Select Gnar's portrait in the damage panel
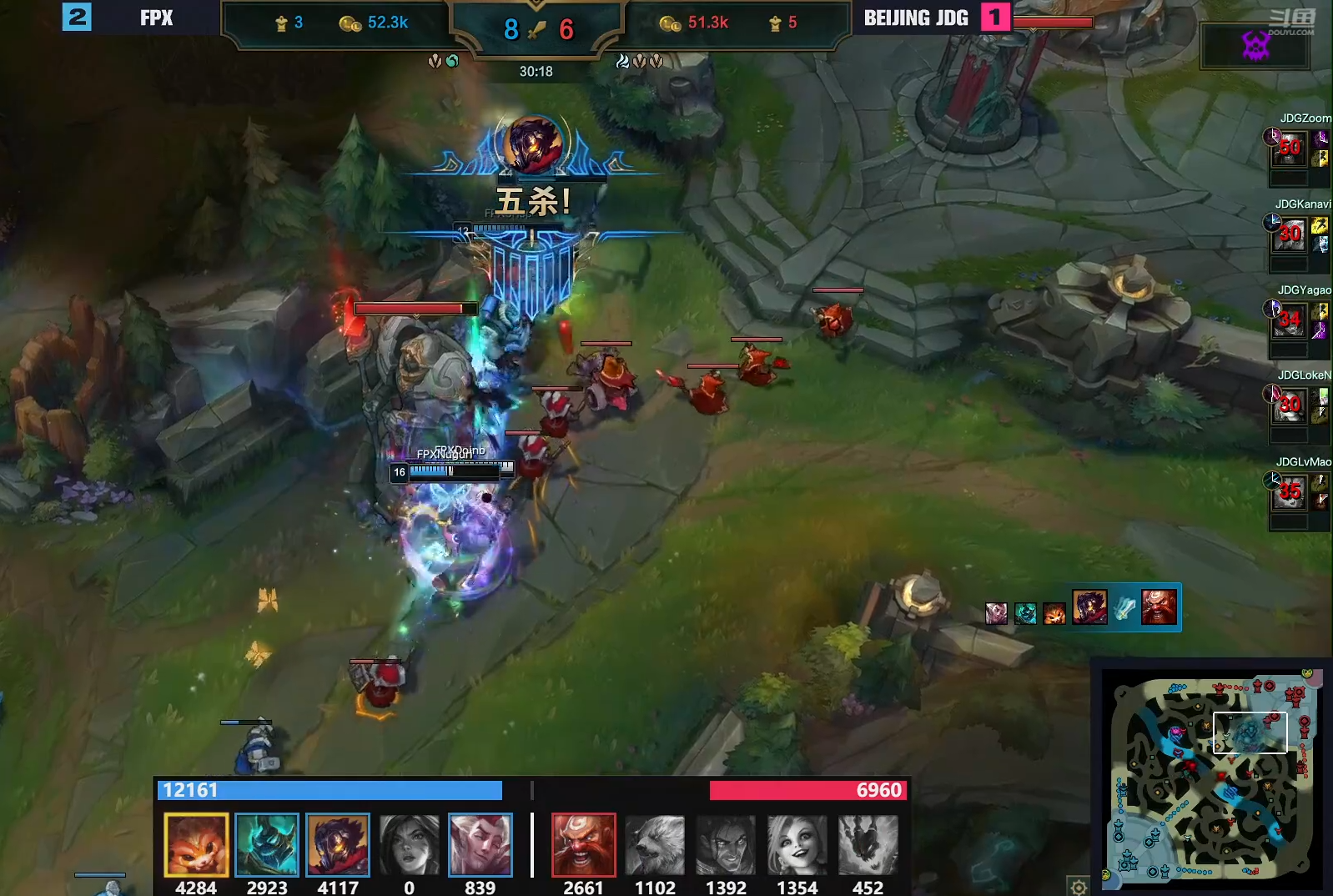The image size is (1333, 896). coord(196,844)
